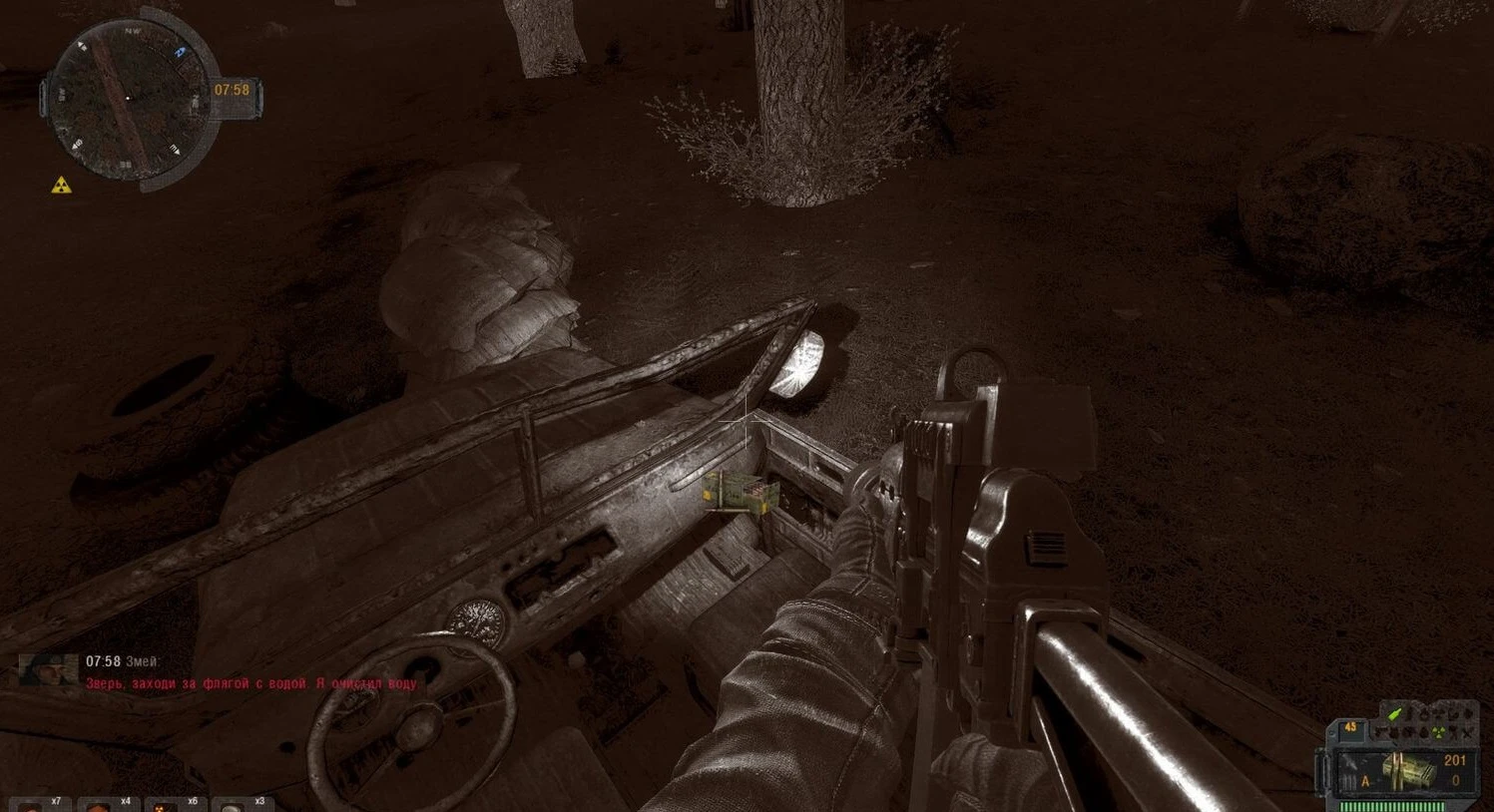Click the fire mode letter A indicator
This screenshot has width=1494, height=812.
click(x=1366, y=781)
